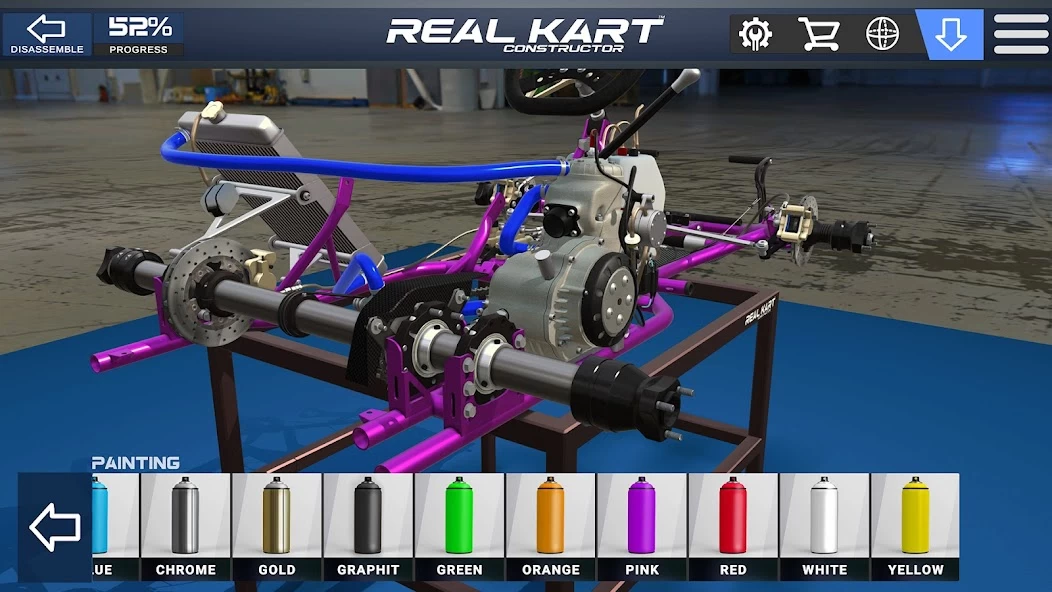Open the shopping cart store

point(818,35)
